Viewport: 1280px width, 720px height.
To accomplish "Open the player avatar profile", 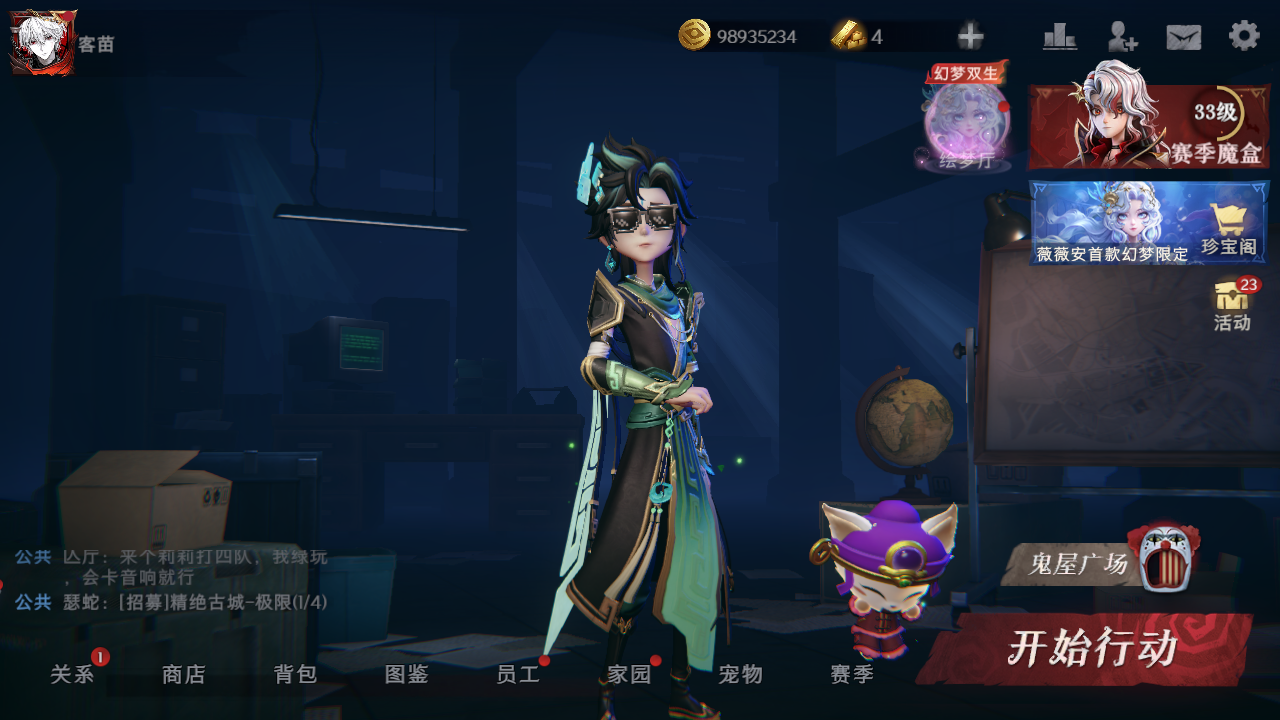I will pos(43,42).
